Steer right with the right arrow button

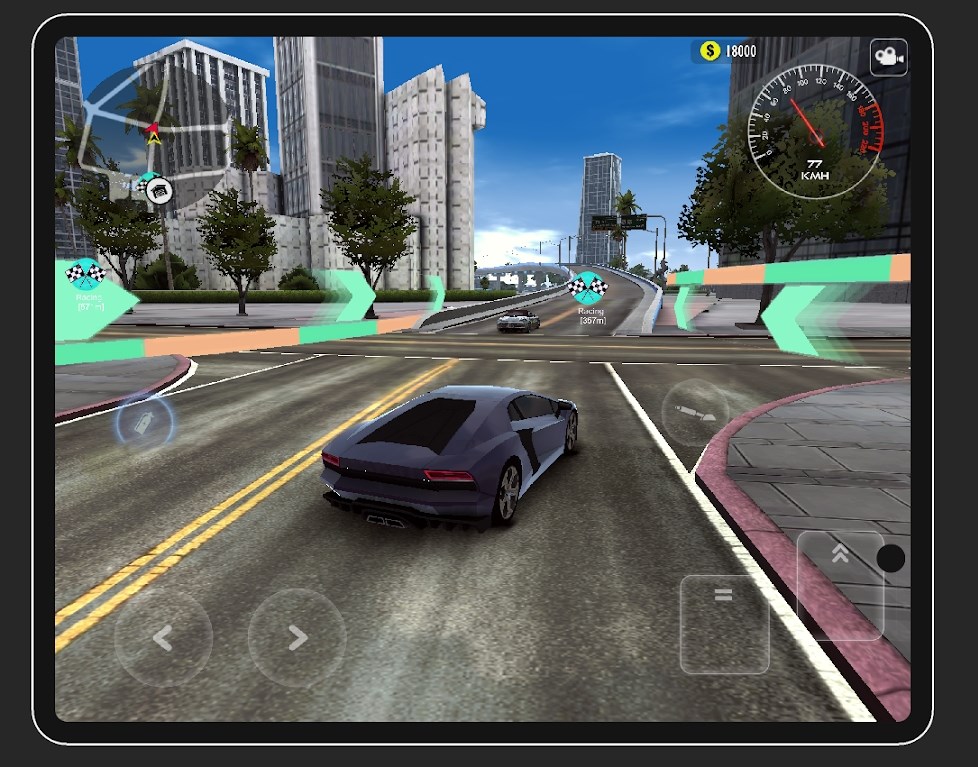[297, 637]
